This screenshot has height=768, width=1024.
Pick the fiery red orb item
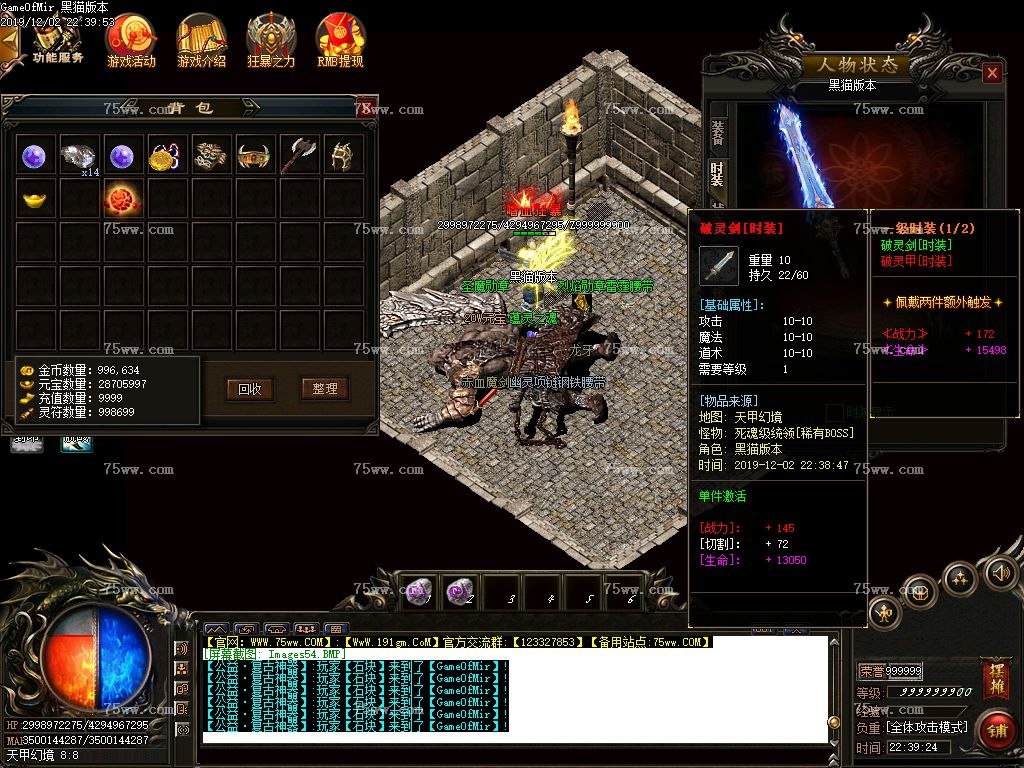[122, 198]
